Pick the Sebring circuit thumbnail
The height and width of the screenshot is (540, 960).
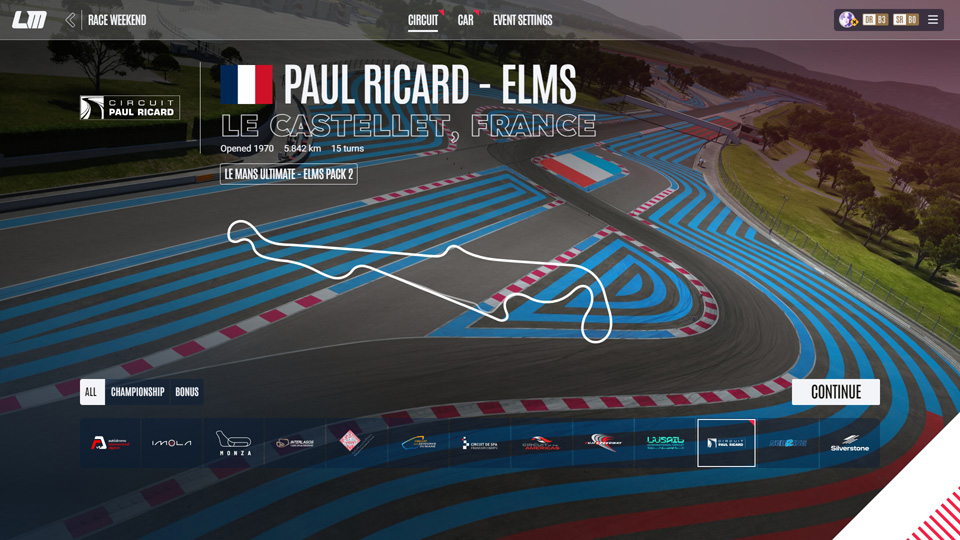point(788,443)
